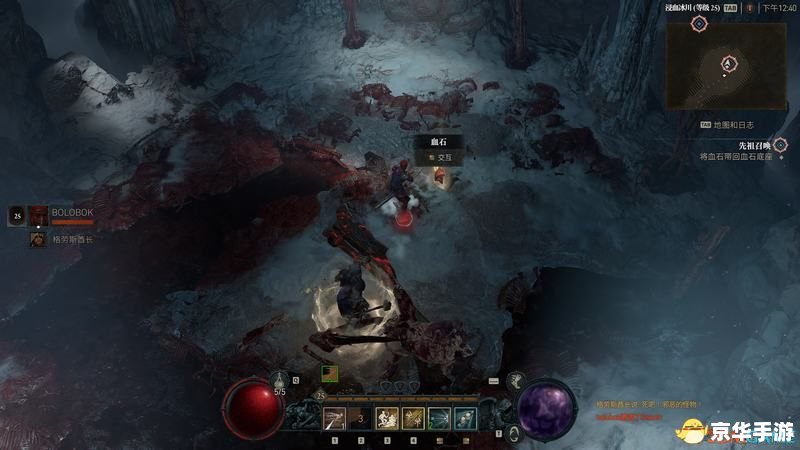Image resolution: width=800 pixels, height=450 pixels.
Task: Activate the dark skill showing a 3 cooldown
Action: point(360,419)
